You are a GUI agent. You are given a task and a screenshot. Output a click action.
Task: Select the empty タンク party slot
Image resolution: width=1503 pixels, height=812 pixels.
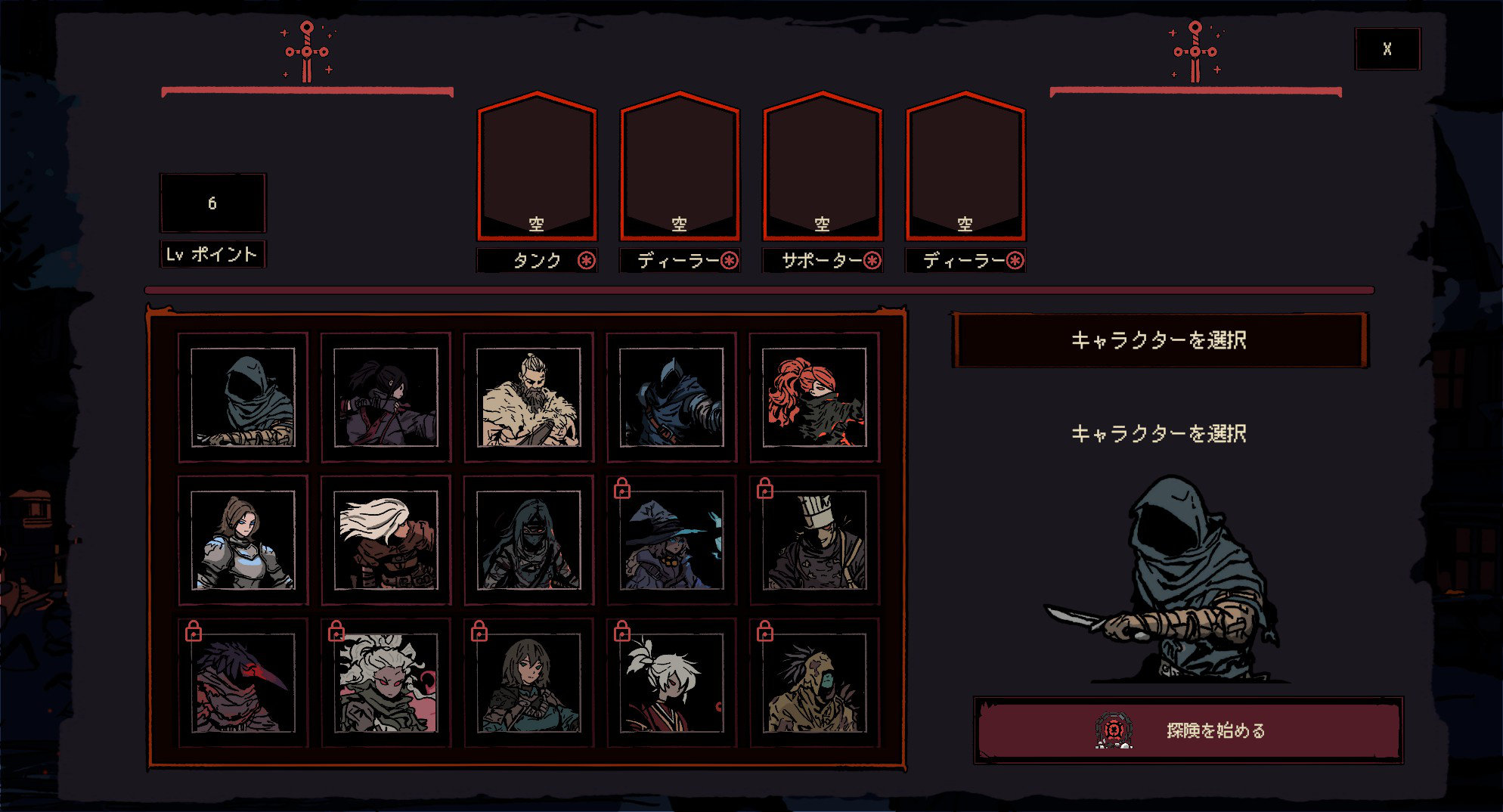pyautogui.click(x=537, y=166)
